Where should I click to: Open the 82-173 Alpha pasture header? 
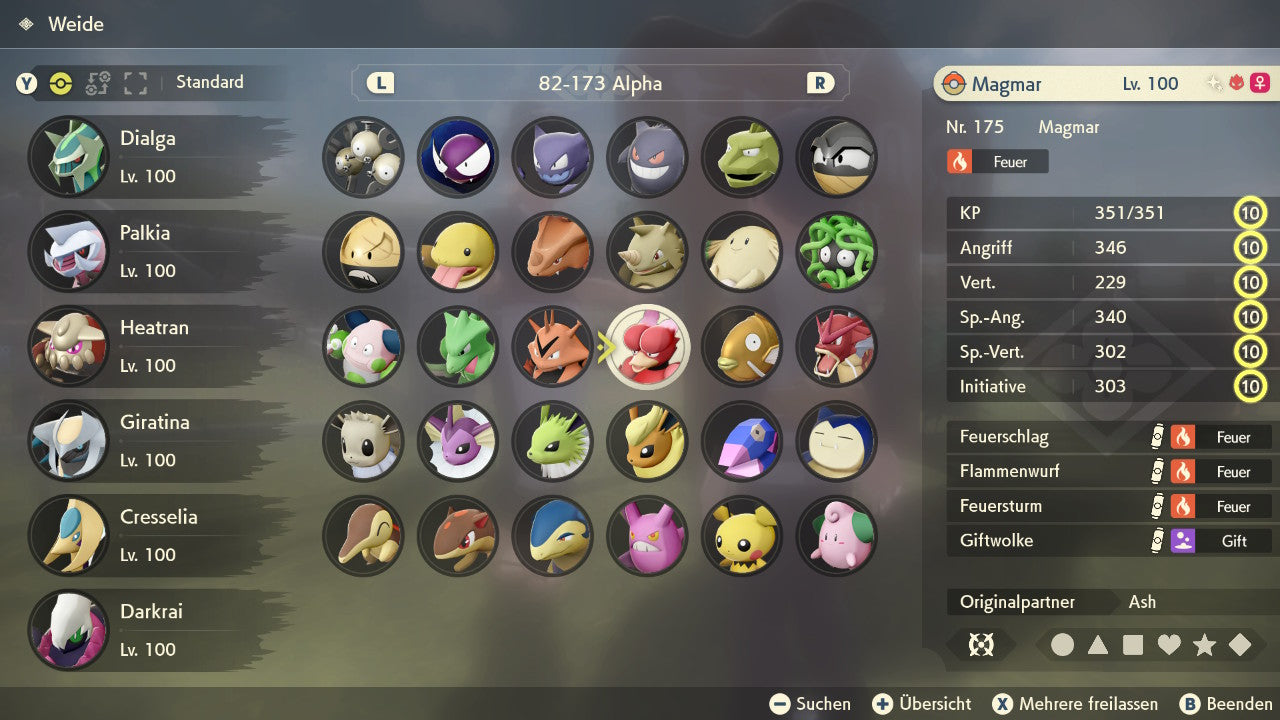[x=600, y=84]
